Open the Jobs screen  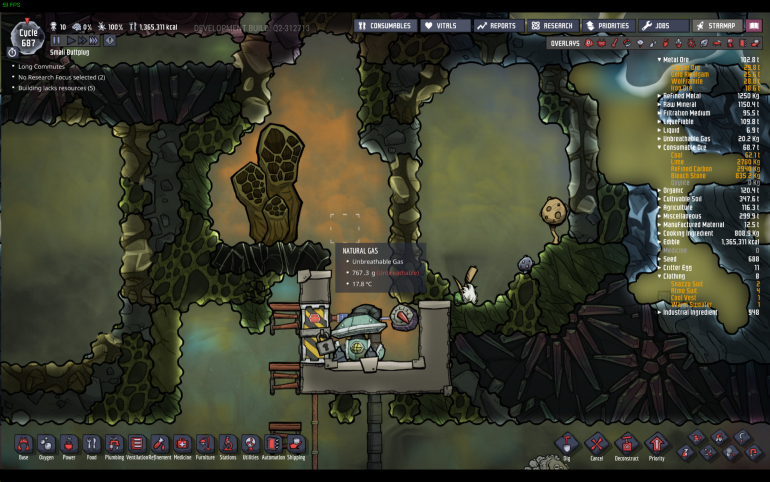(663, 26)
